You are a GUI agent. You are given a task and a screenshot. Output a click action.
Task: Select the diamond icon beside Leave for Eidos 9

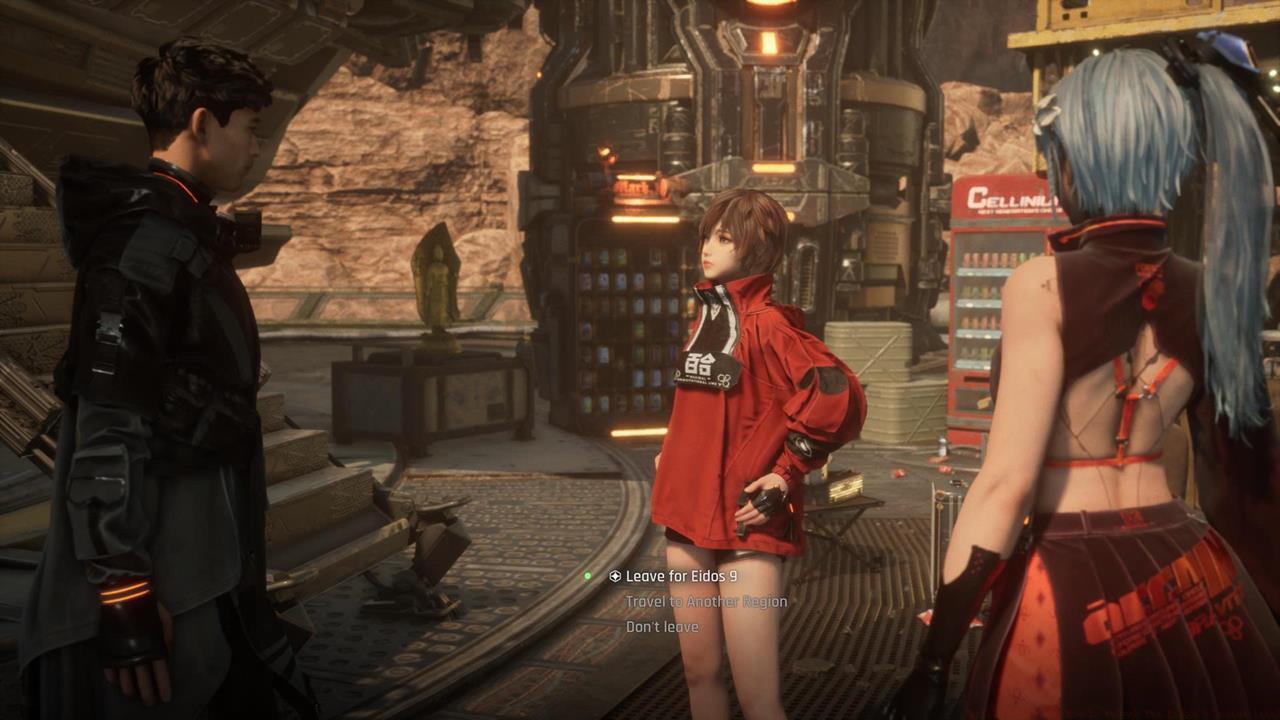click(614, 577)
